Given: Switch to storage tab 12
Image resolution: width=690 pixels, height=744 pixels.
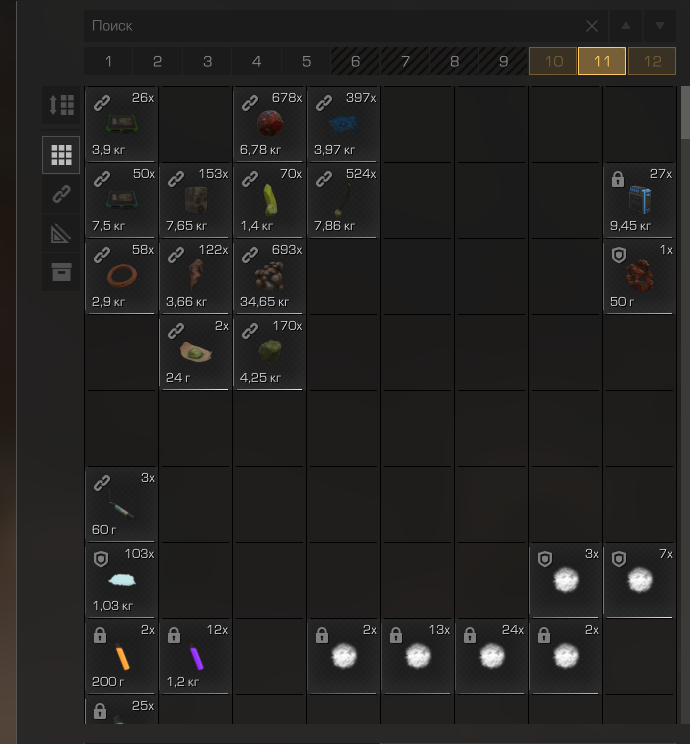Looking at the screenshot, I should click(652, 61).
